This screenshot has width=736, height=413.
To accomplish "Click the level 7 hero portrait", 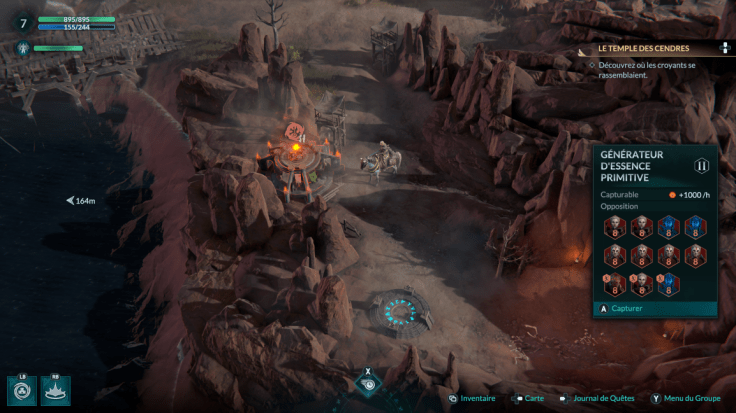I will click(23, 23).
